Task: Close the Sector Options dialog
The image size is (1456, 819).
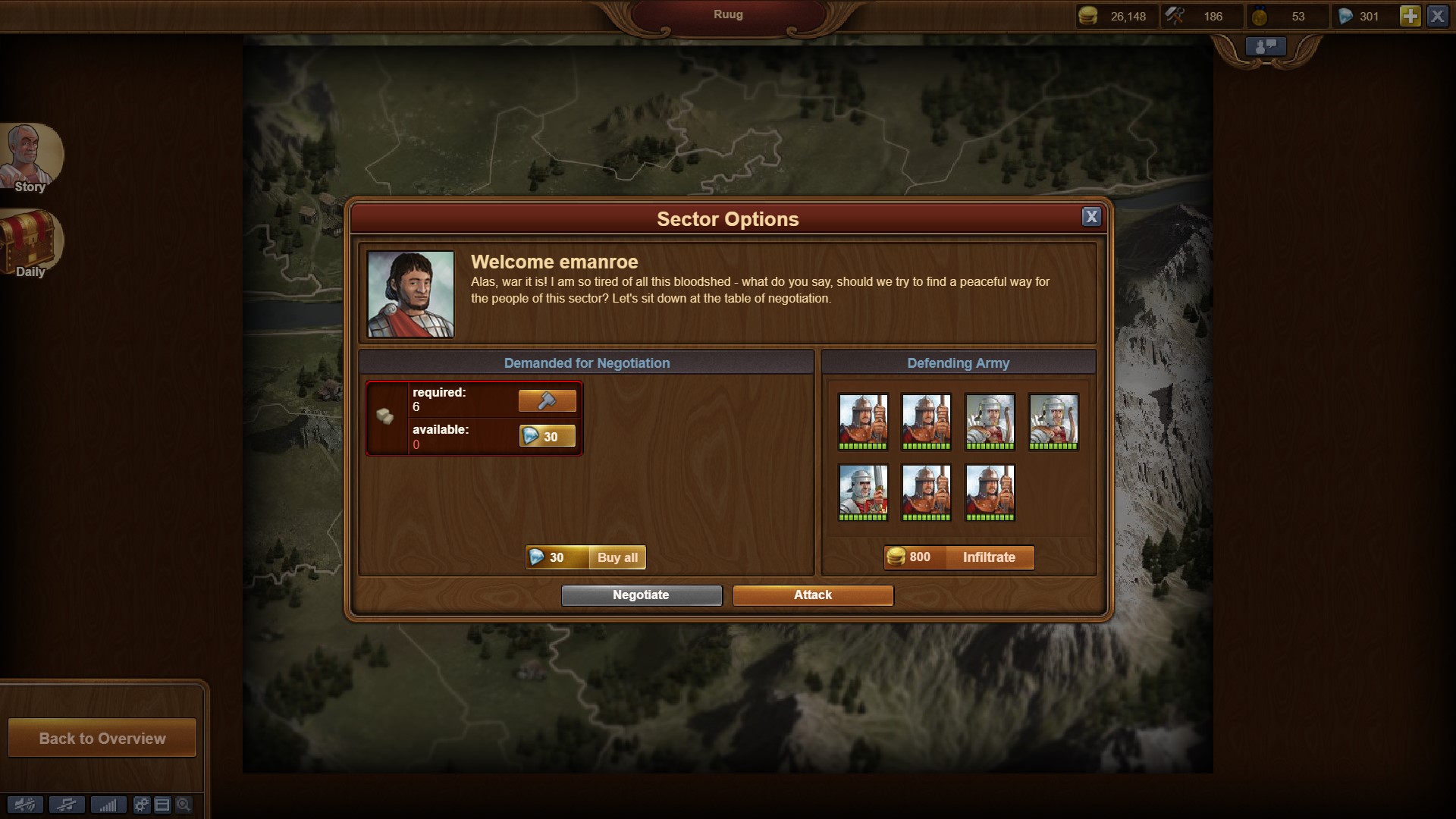Action: point(1090,217)
